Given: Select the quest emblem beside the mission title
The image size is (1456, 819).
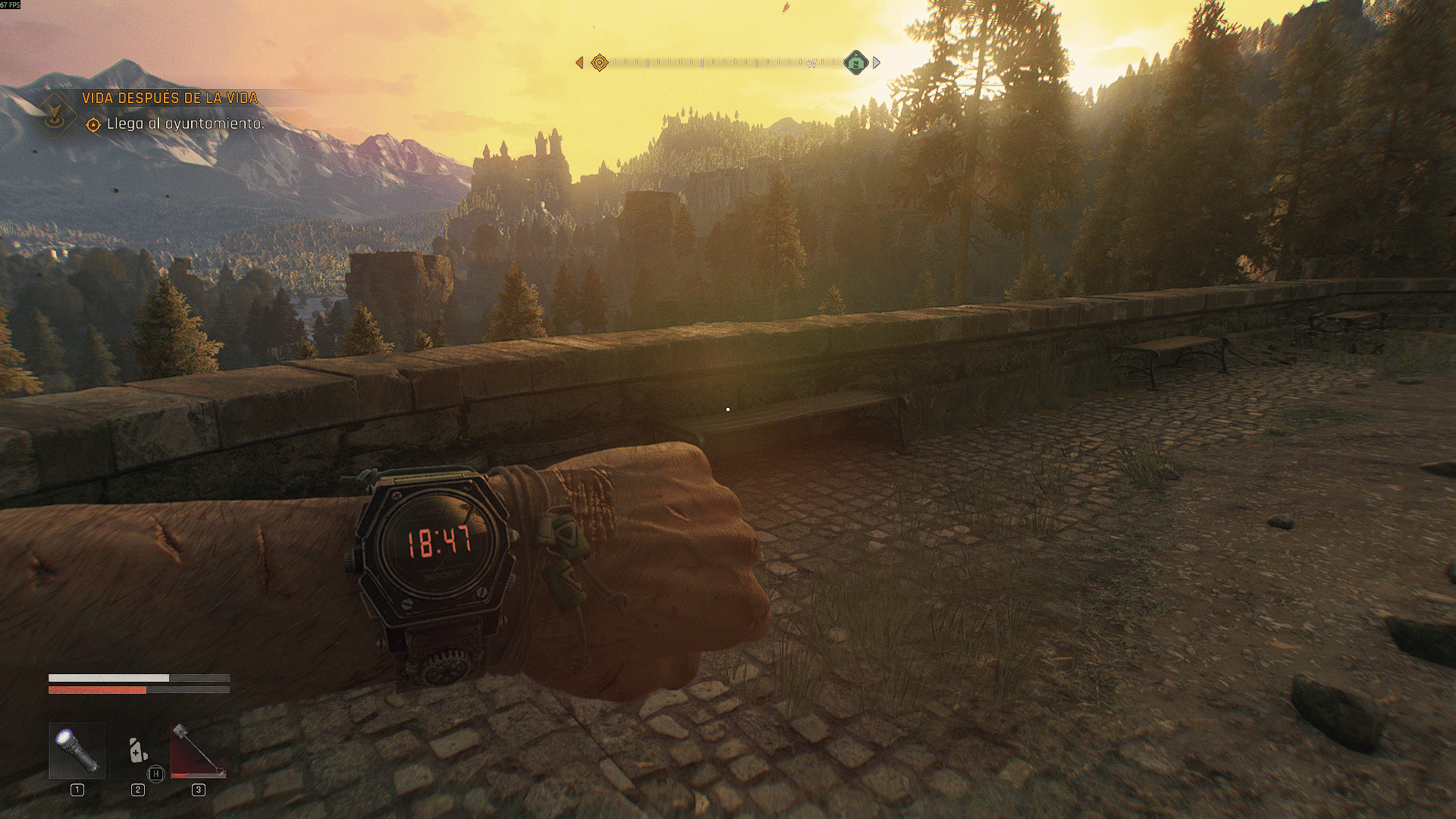Looking at the screenshot, I should [x=55, y=114].
